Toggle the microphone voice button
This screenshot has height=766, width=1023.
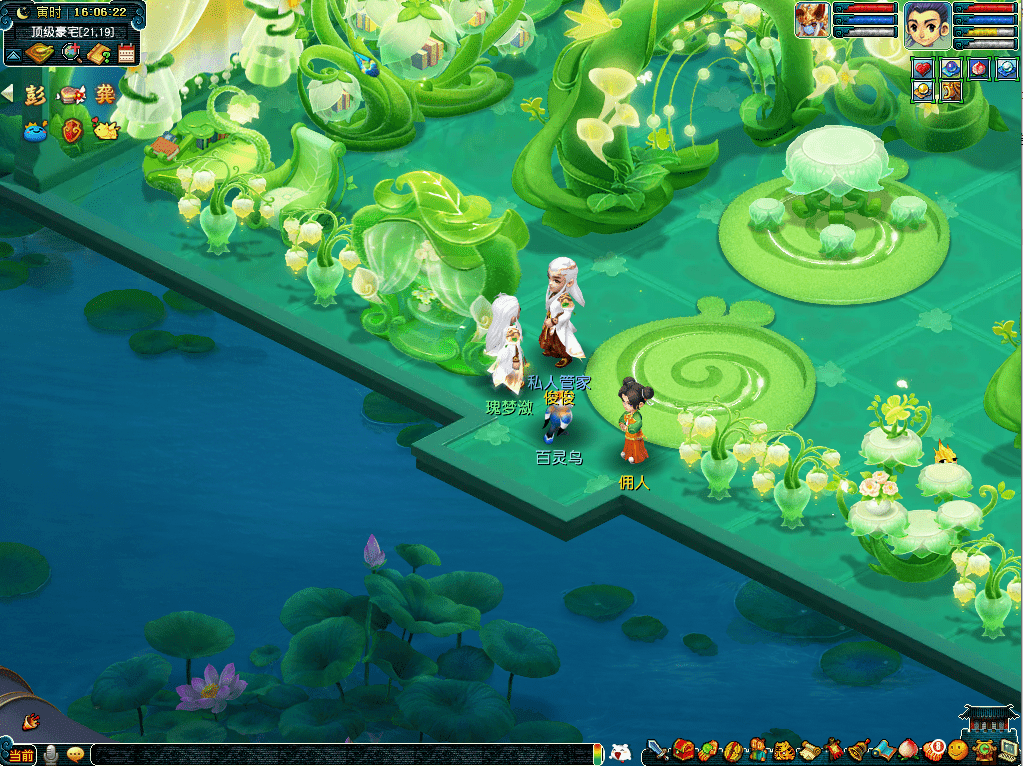coord(50,753)
